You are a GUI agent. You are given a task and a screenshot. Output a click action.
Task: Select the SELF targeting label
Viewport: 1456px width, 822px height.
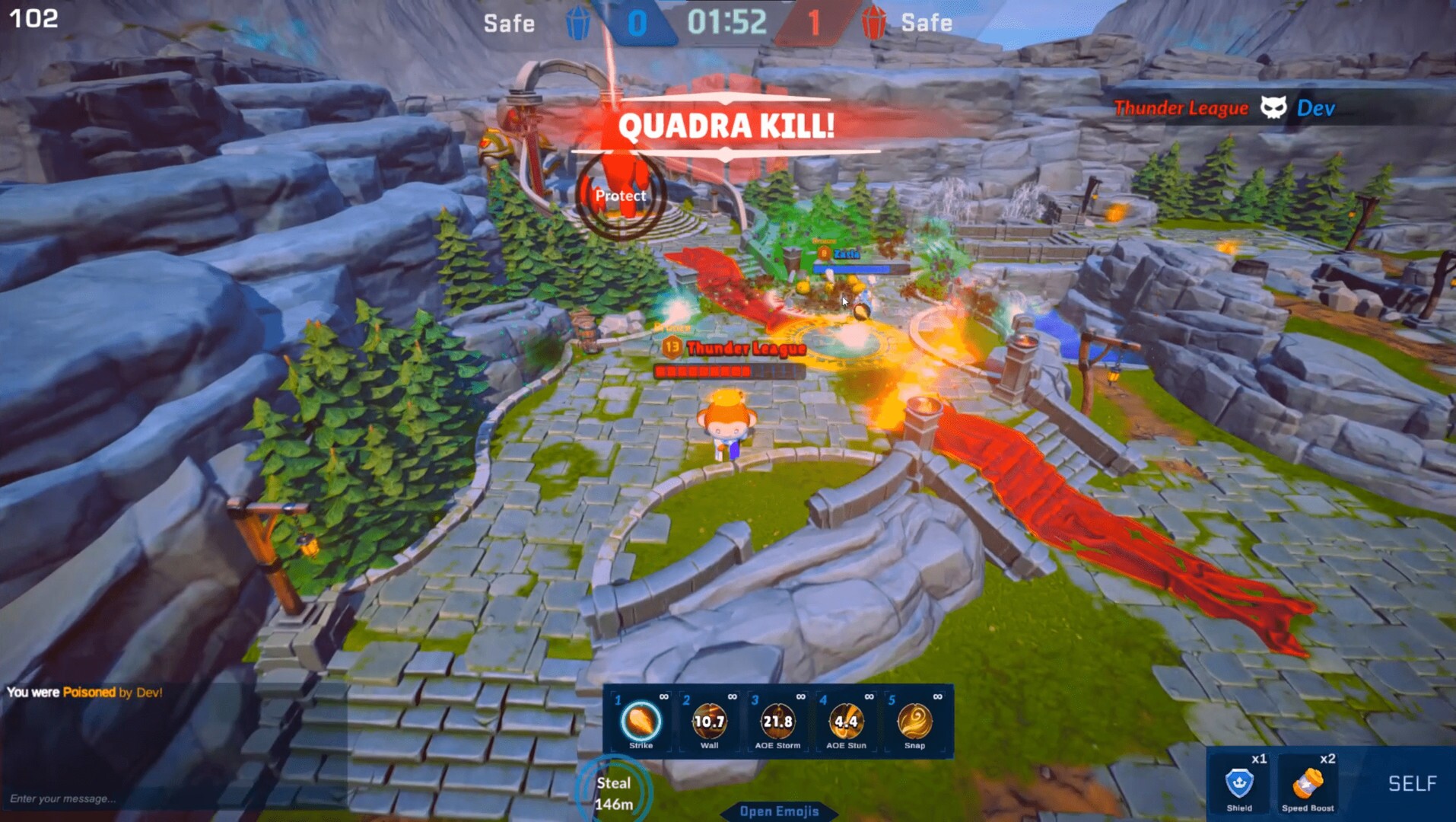[1412, 783]
